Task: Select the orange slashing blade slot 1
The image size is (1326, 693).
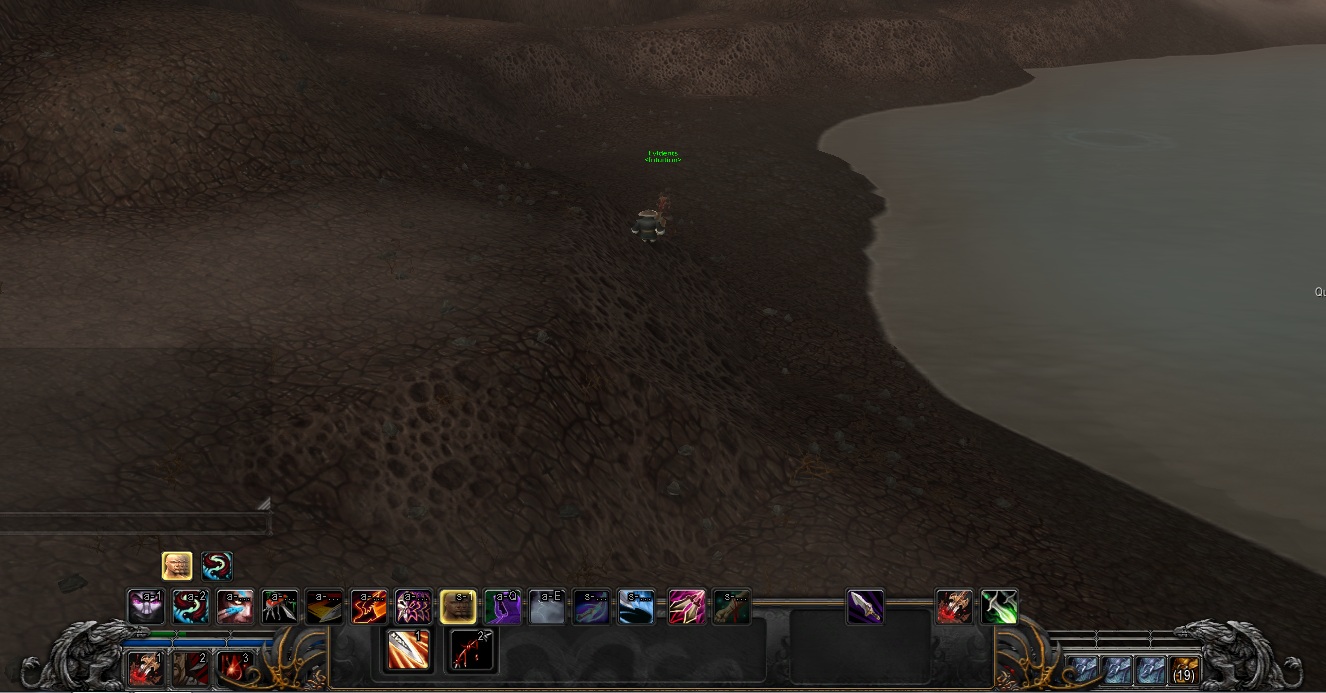Action: coord(409,650)
